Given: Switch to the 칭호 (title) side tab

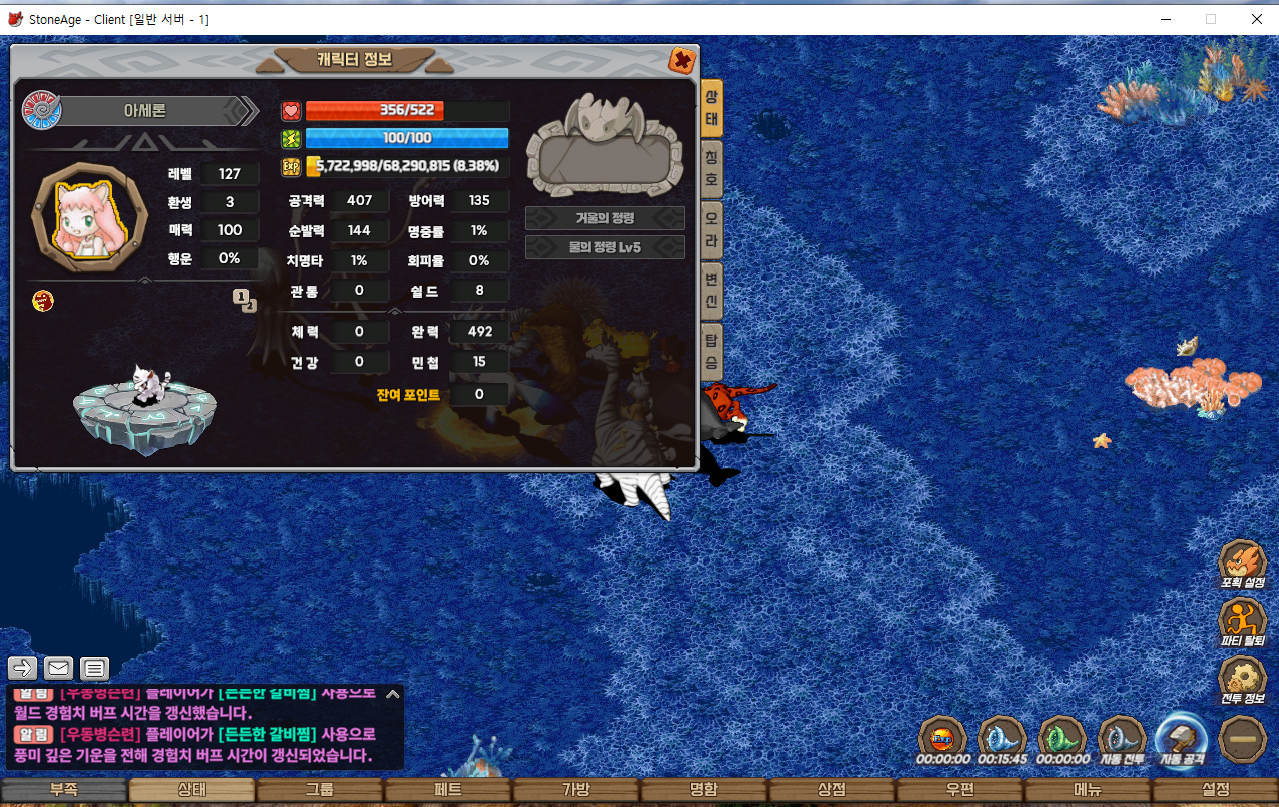Looking at the screenshot, I should [x=711, y=169].
